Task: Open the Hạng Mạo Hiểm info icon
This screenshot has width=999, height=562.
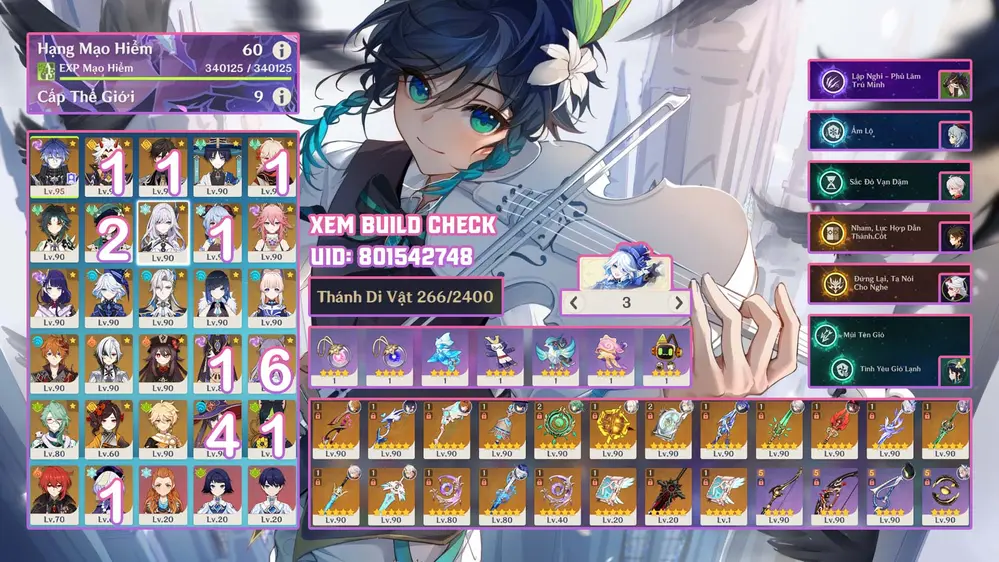Action: point(282,49)
